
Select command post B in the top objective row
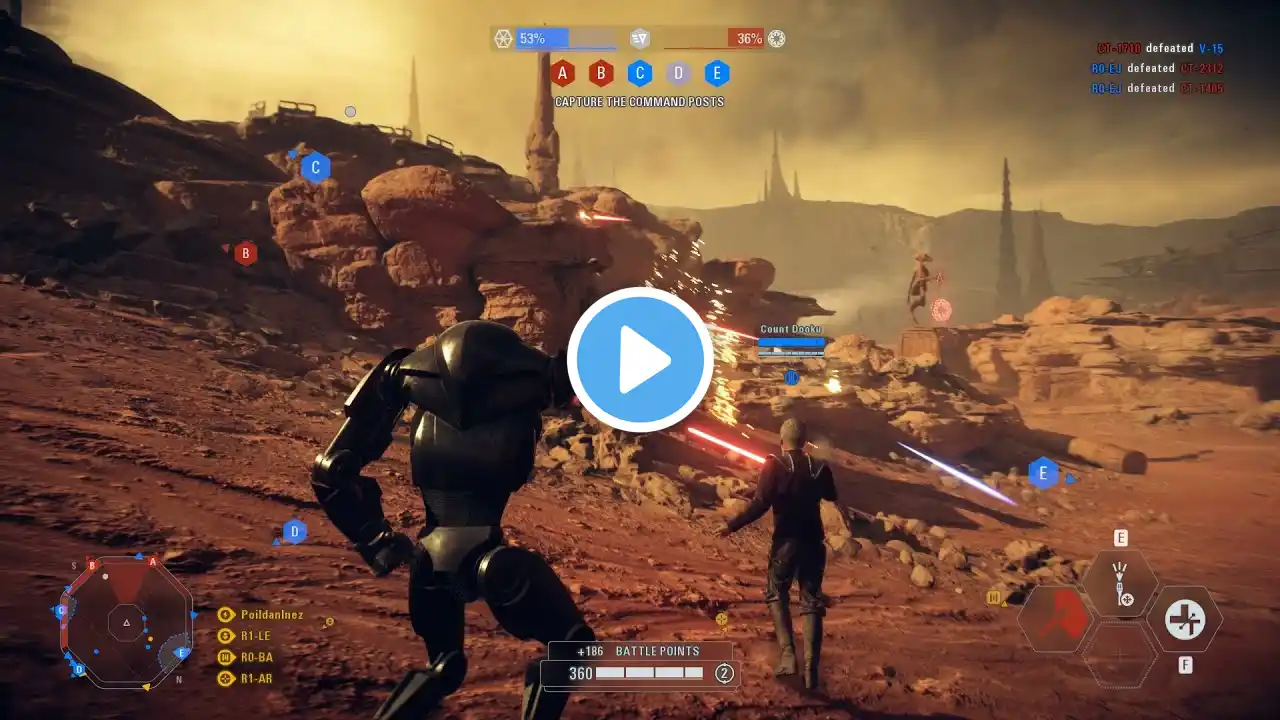[x=601, y=73]
